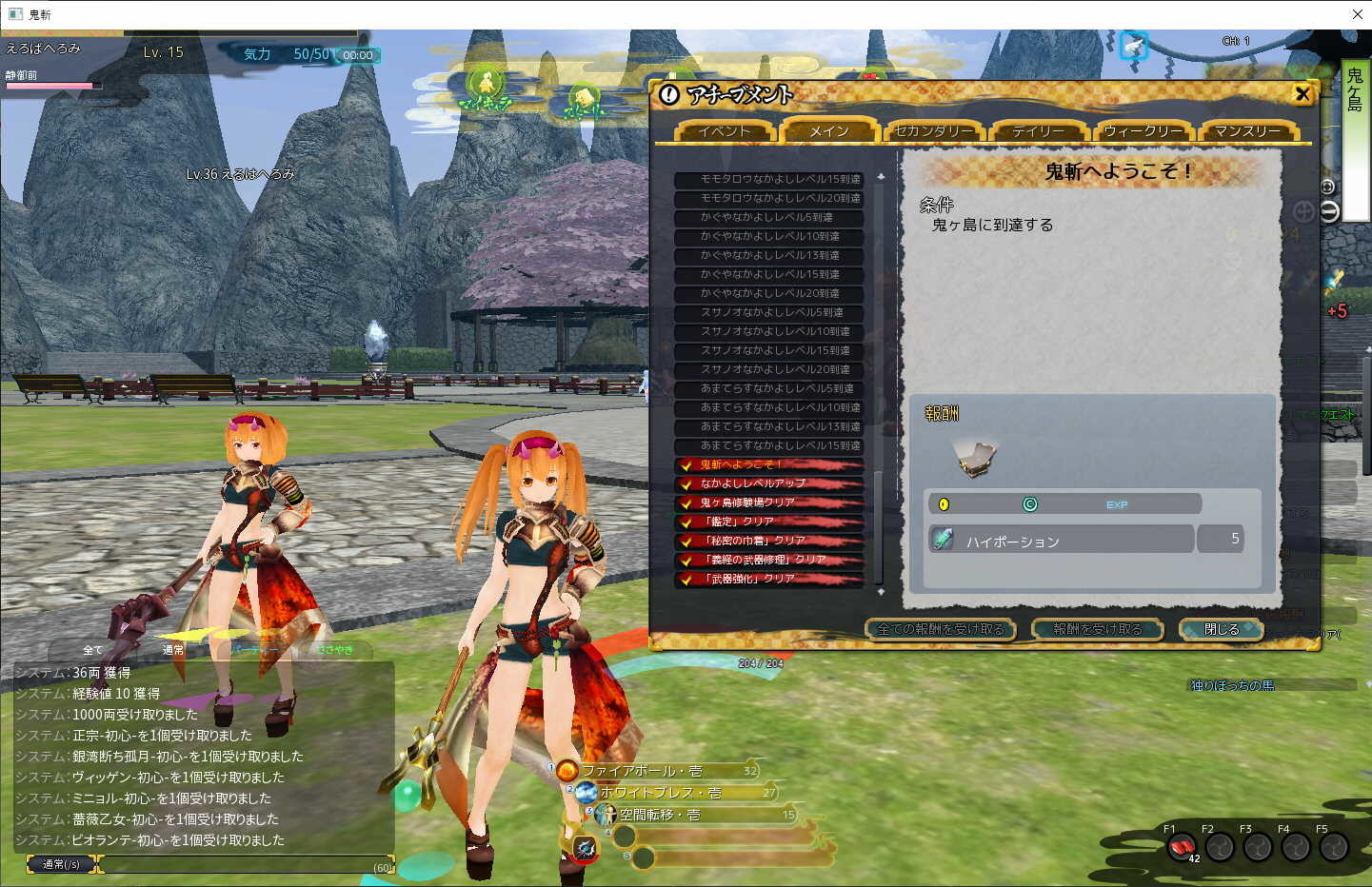Click the weapon icon in the top-right blue frame
This screenshot has height=887, width=1372.
click(x=1133, y=44)
